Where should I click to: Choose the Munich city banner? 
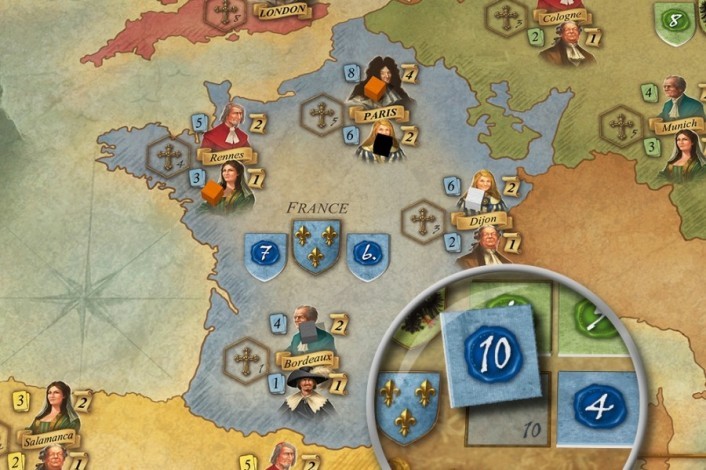677,127
